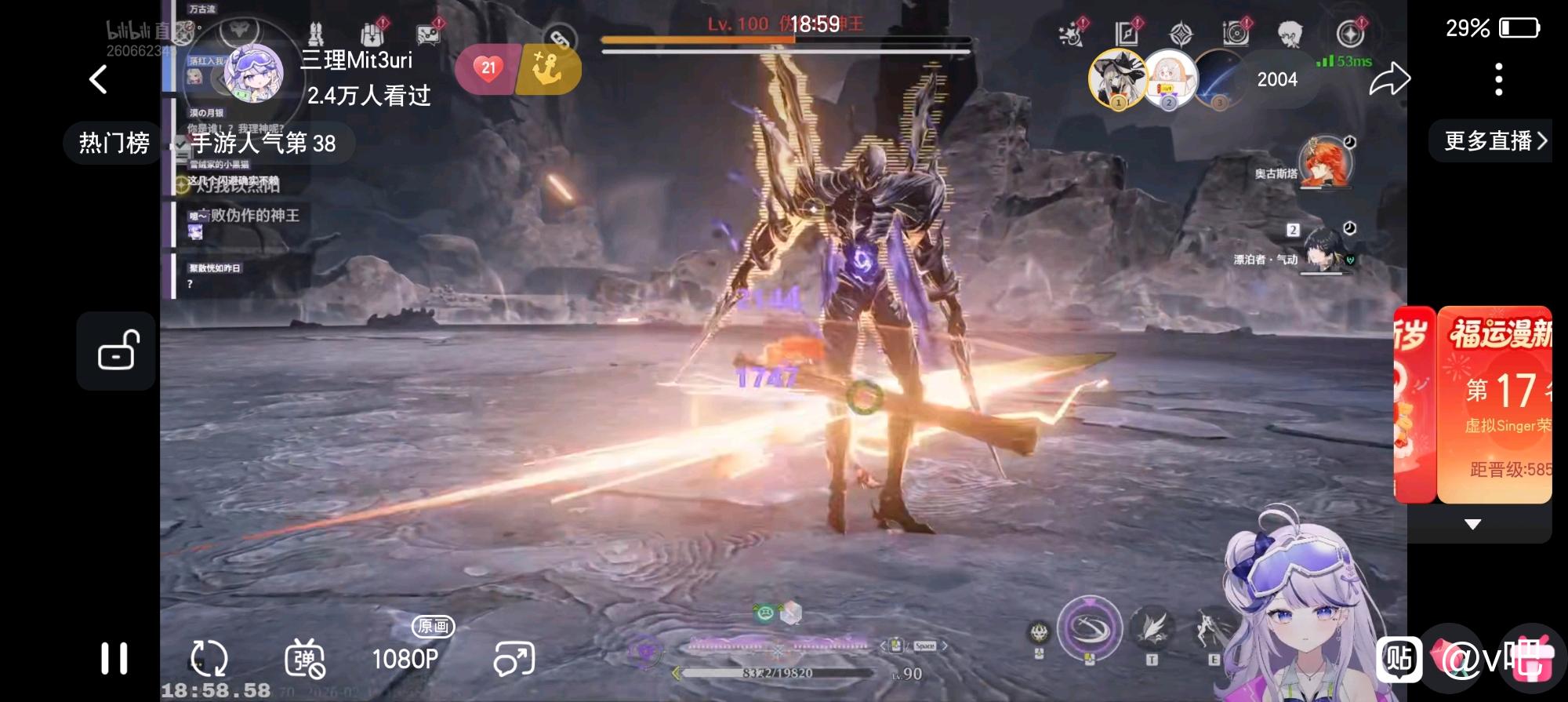
Task: Switch to party member 奥古斯塔
Action: click(x=1325, y=163)
